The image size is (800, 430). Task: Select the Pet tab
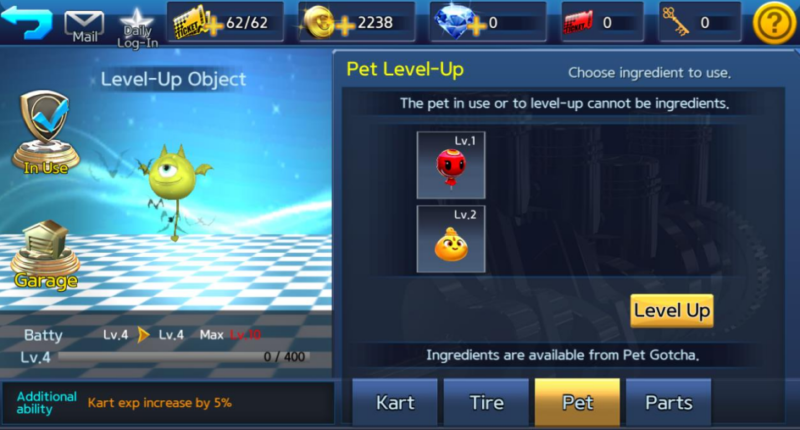(x=577, y=403)
